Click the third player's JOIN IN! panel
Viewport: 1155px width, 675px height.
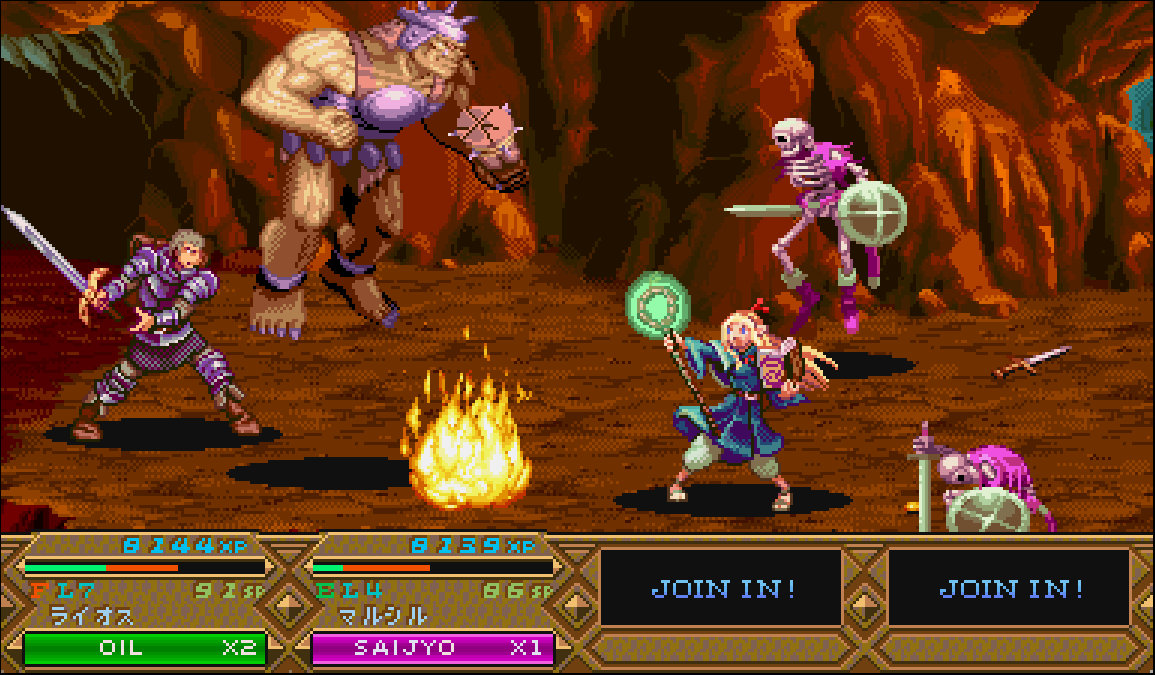click(x=722, y=588)
